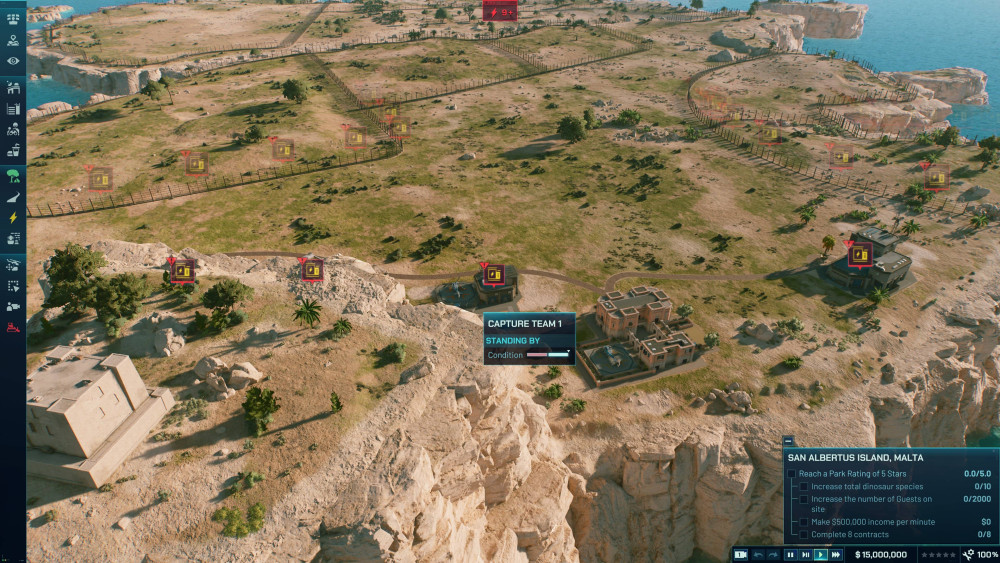Open the yellow lightning power menu
This screenshot has height=563, width=1000.
tap(13, 217)
